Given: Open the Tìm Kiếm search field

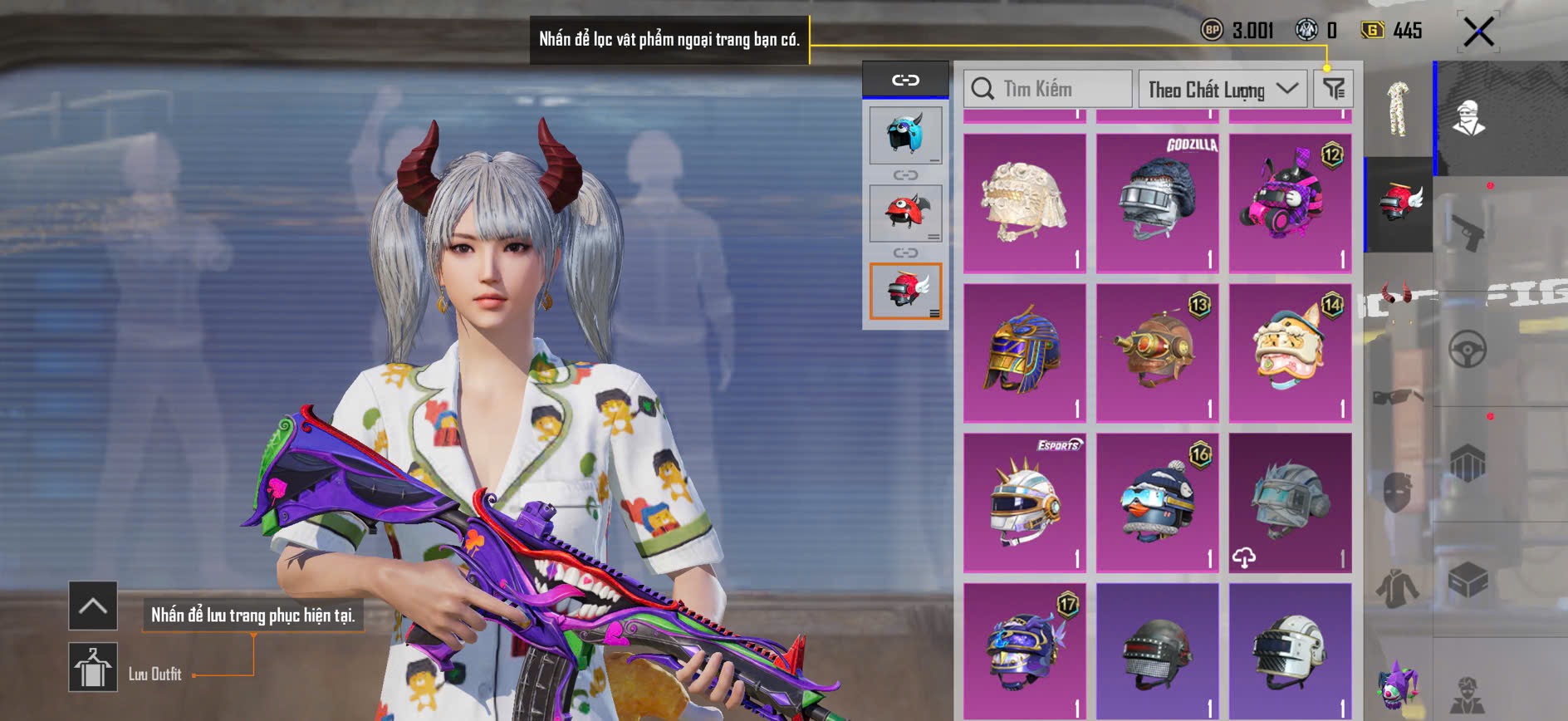Looking at the screenshot, I should coord(1047,89).
